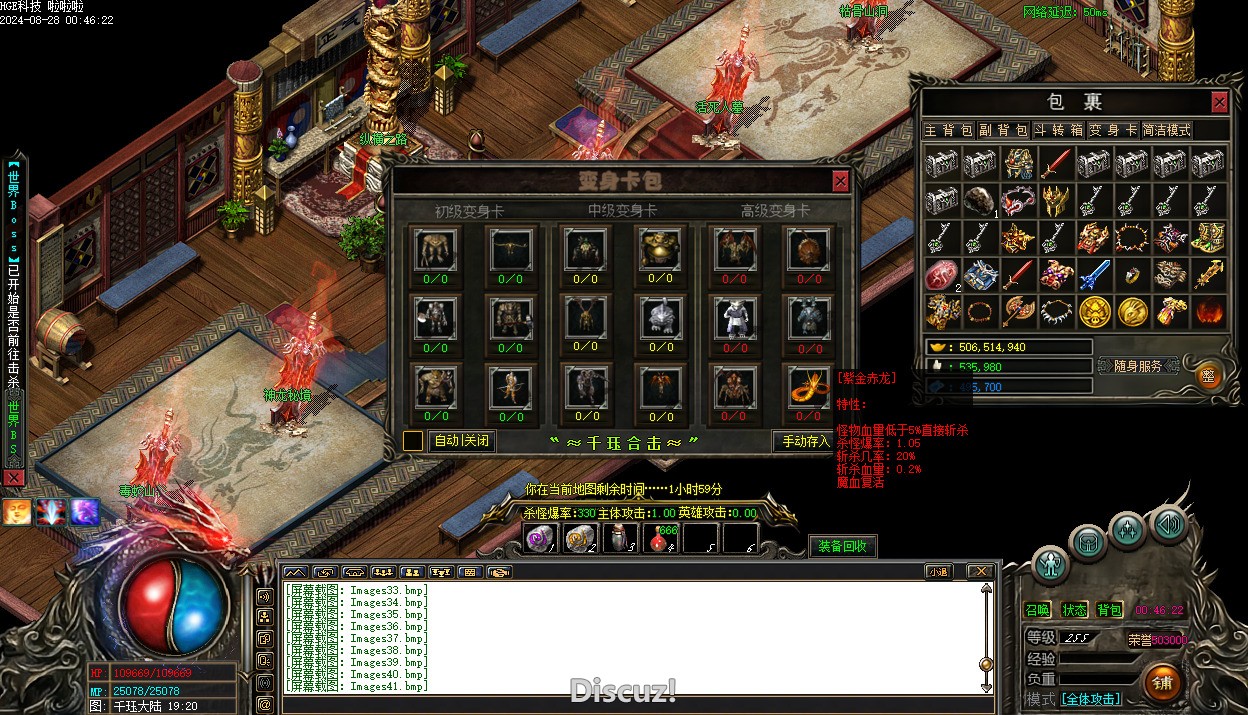Select the blue sword in the bag
The width and height of the screenshot is (1248, 715).
[1094, 274]
